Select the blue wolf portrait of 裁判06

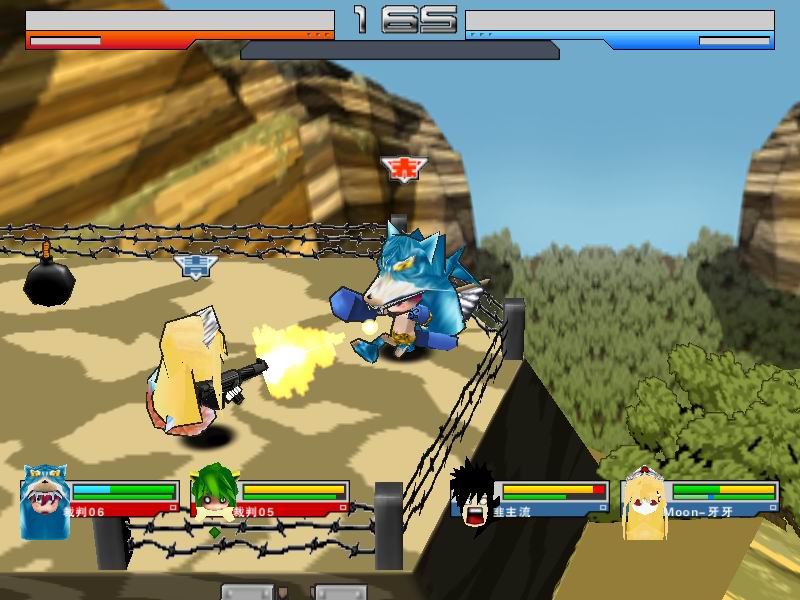click(x=42, y=499)
